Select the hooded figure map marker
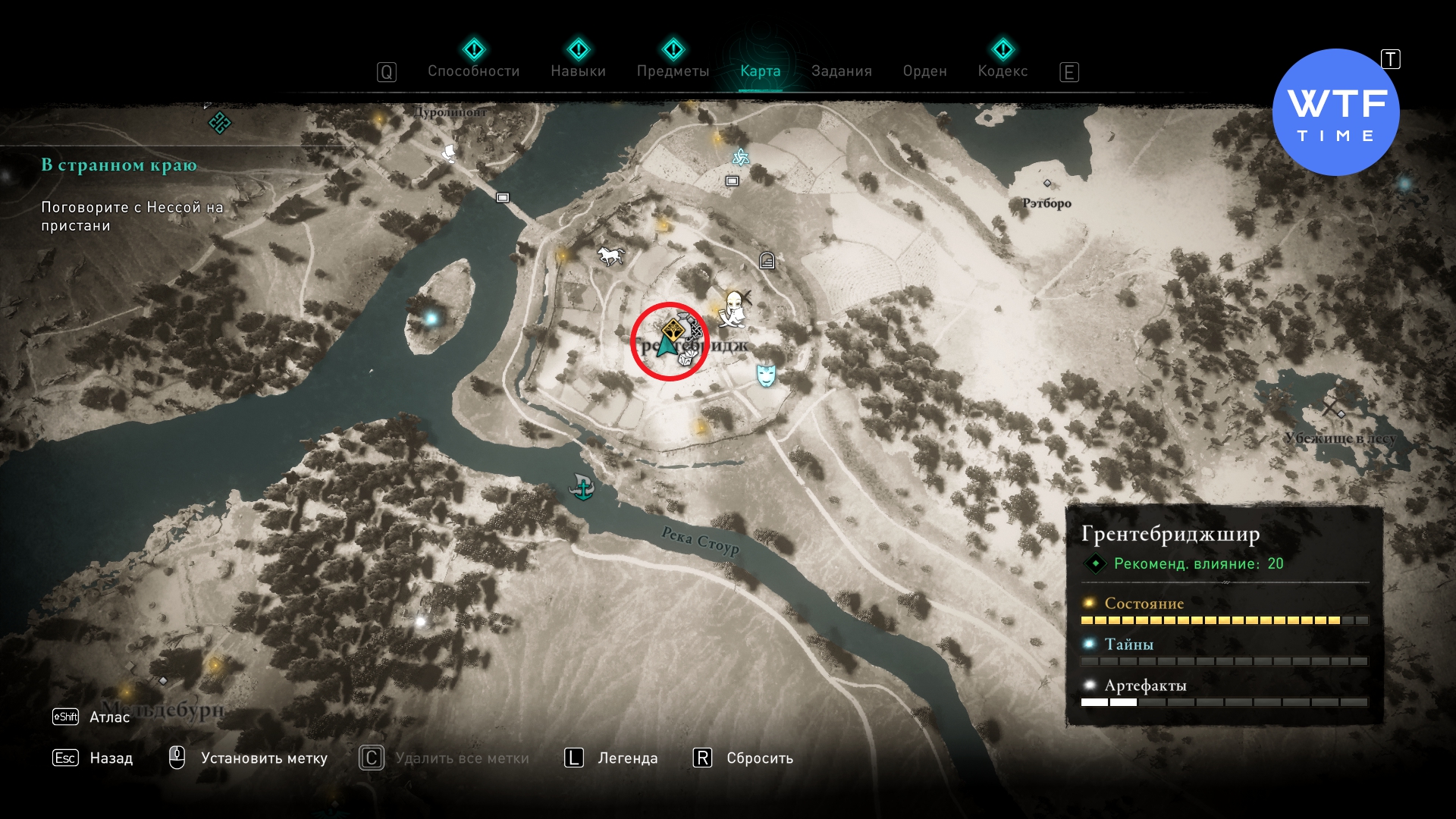The image size is (1456, 819). tap(733, 309)
